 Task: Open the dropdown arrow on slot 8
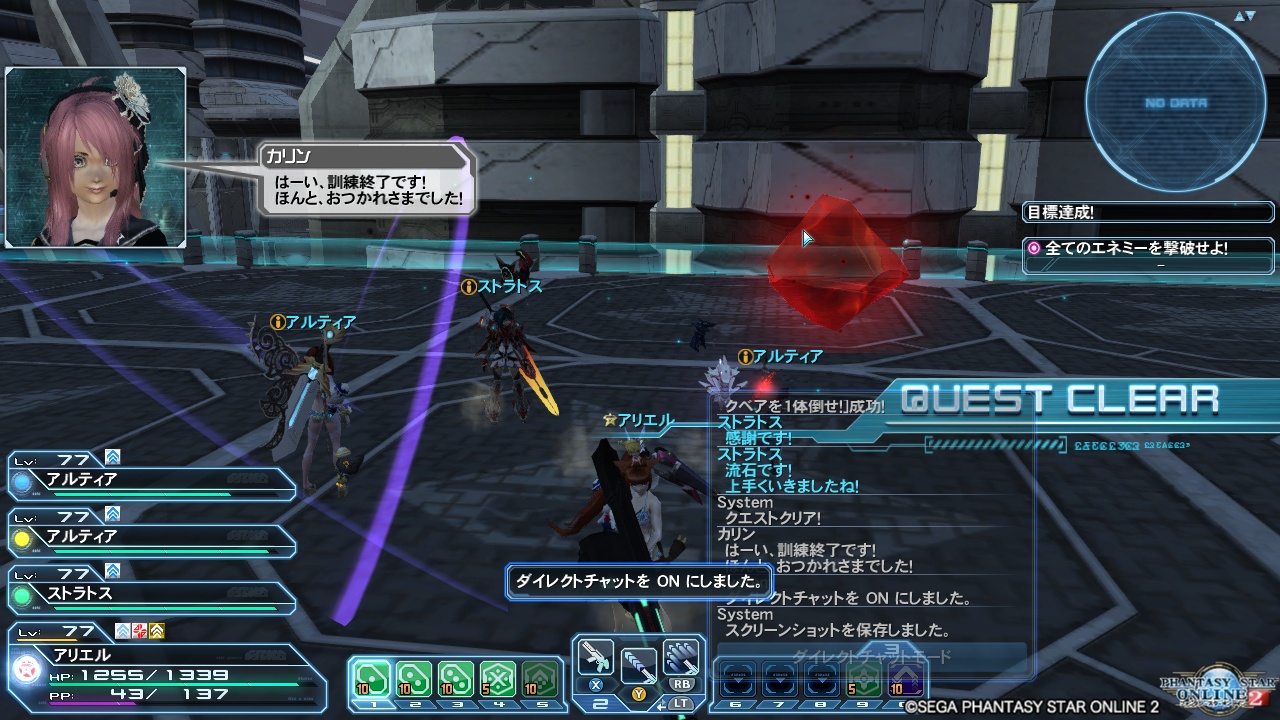pos(822,680)
